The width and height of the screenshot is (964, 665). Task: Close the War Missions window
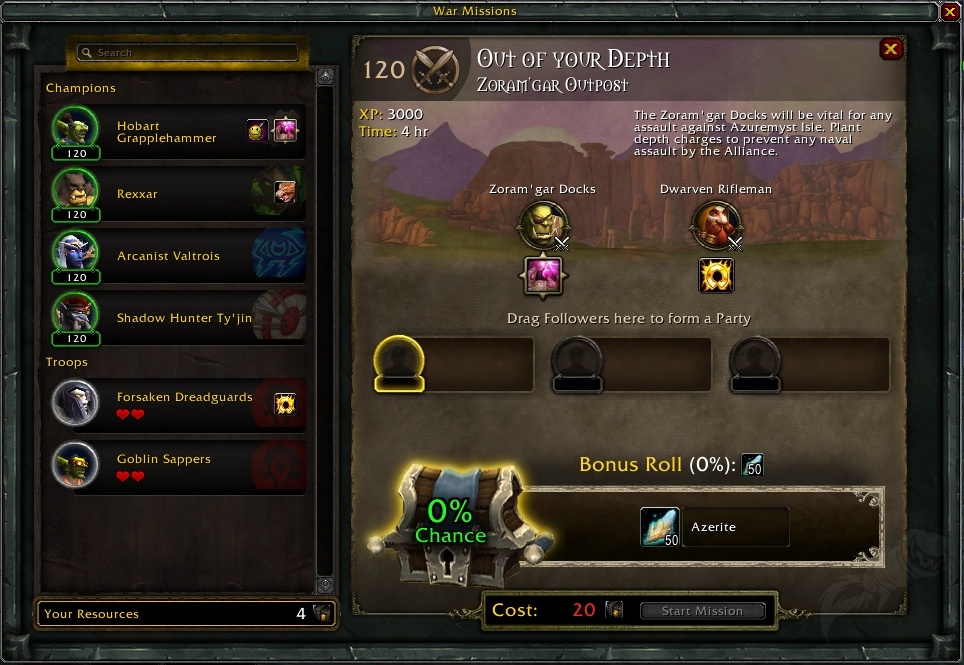coord(950,12)
